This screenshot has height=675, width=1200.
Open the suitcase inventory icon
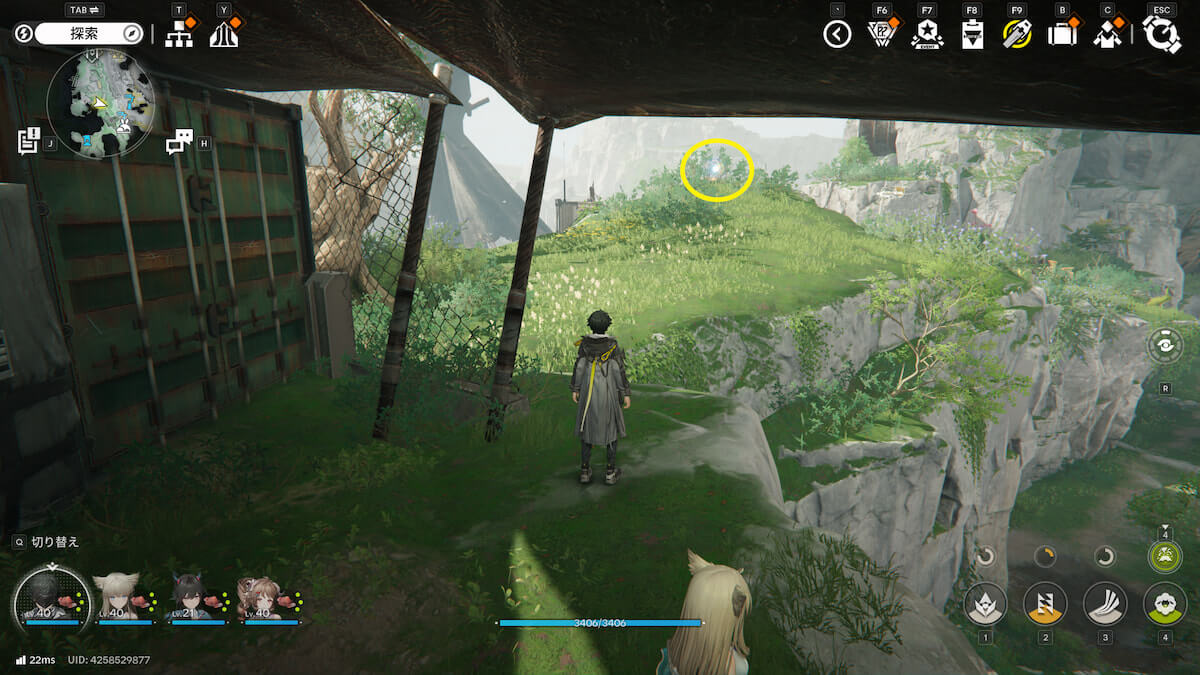pyautogui.click(x=1061, y=35)
